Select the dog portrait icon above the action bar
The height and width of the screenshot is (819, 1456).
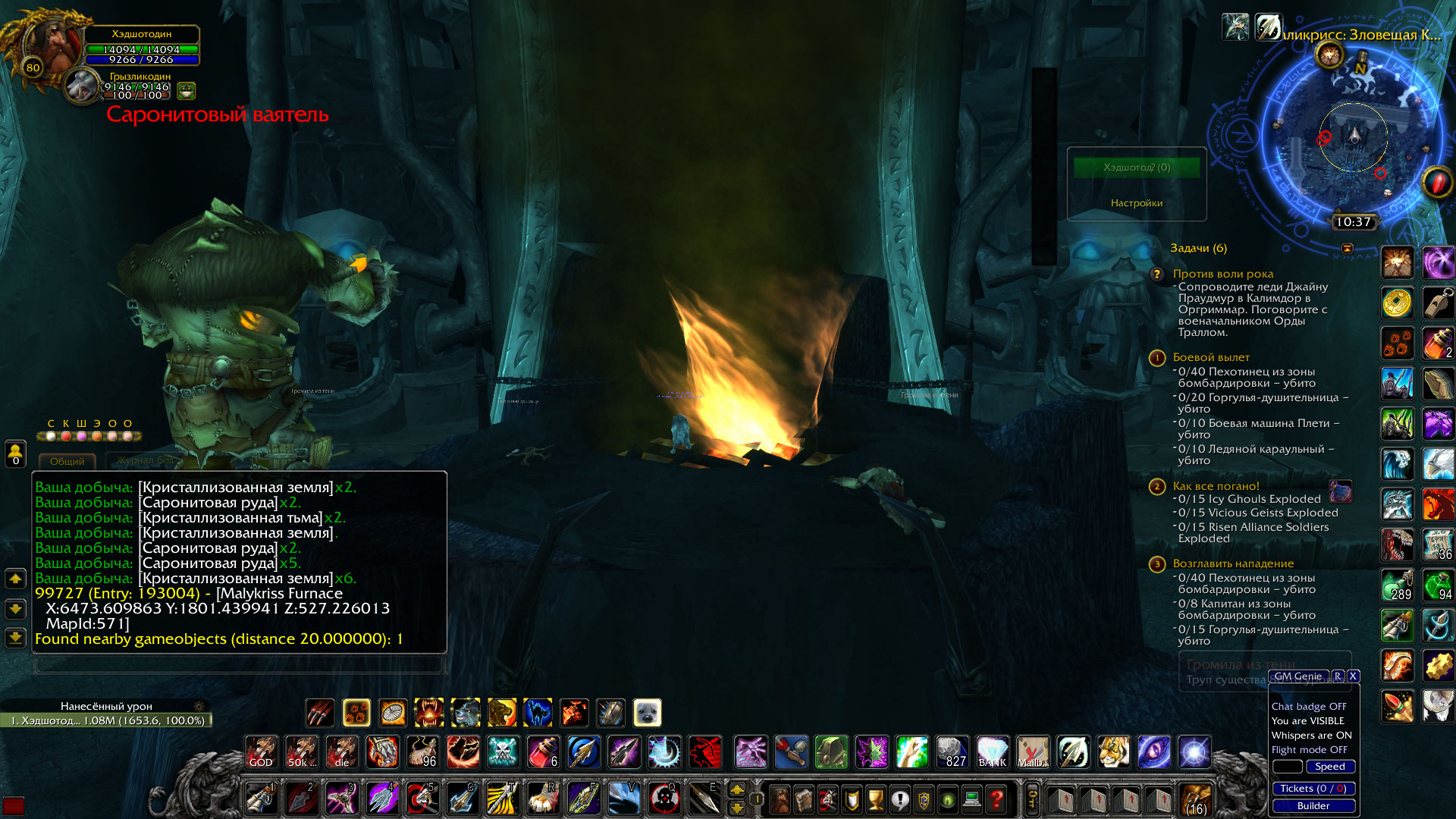pos(647,713)
